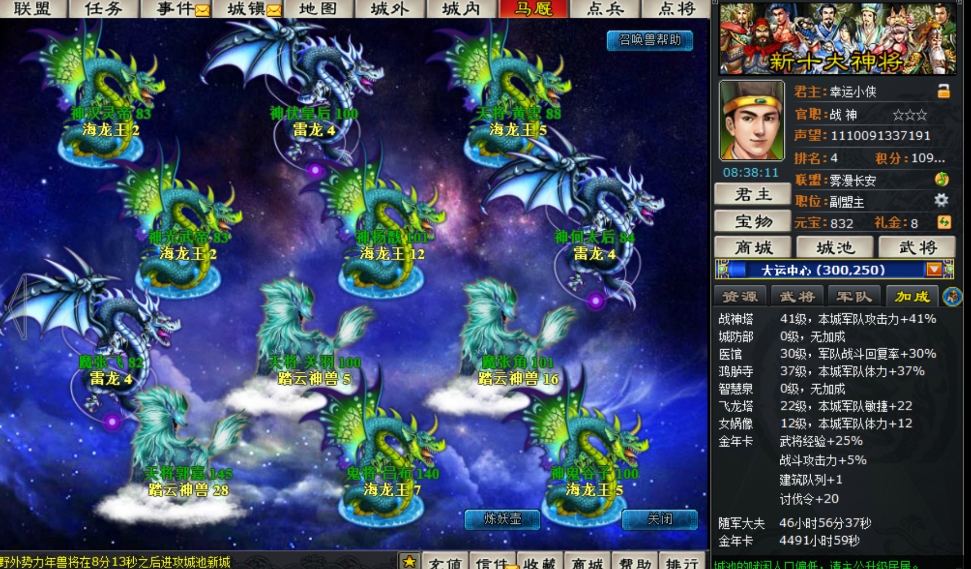
Task: Switch to the 城外 tab
Action: click(390, 9)
